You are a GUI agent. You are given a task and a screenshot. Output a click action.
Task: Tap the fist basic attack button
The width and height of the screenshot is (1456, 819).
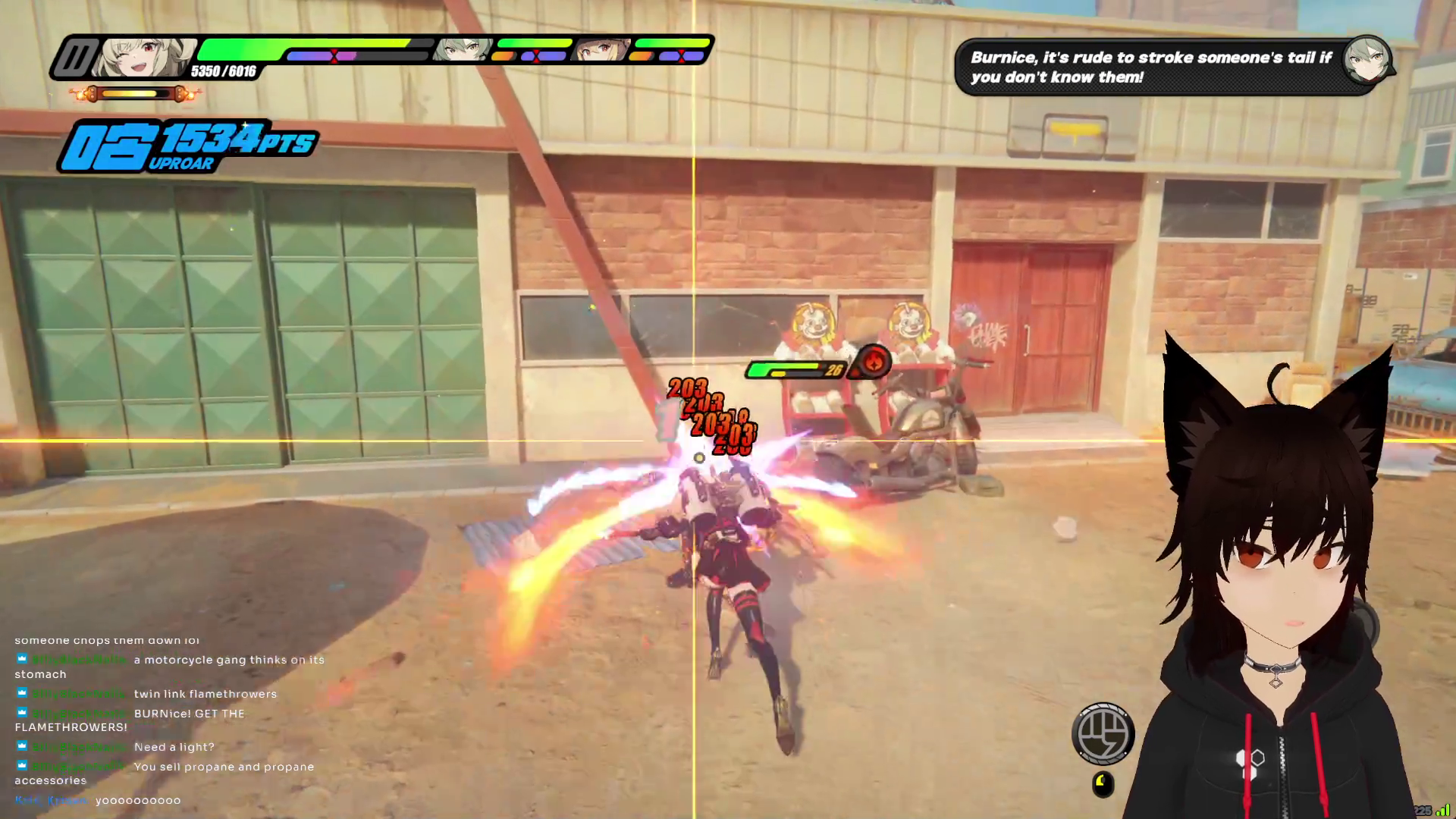point(1103,733)
